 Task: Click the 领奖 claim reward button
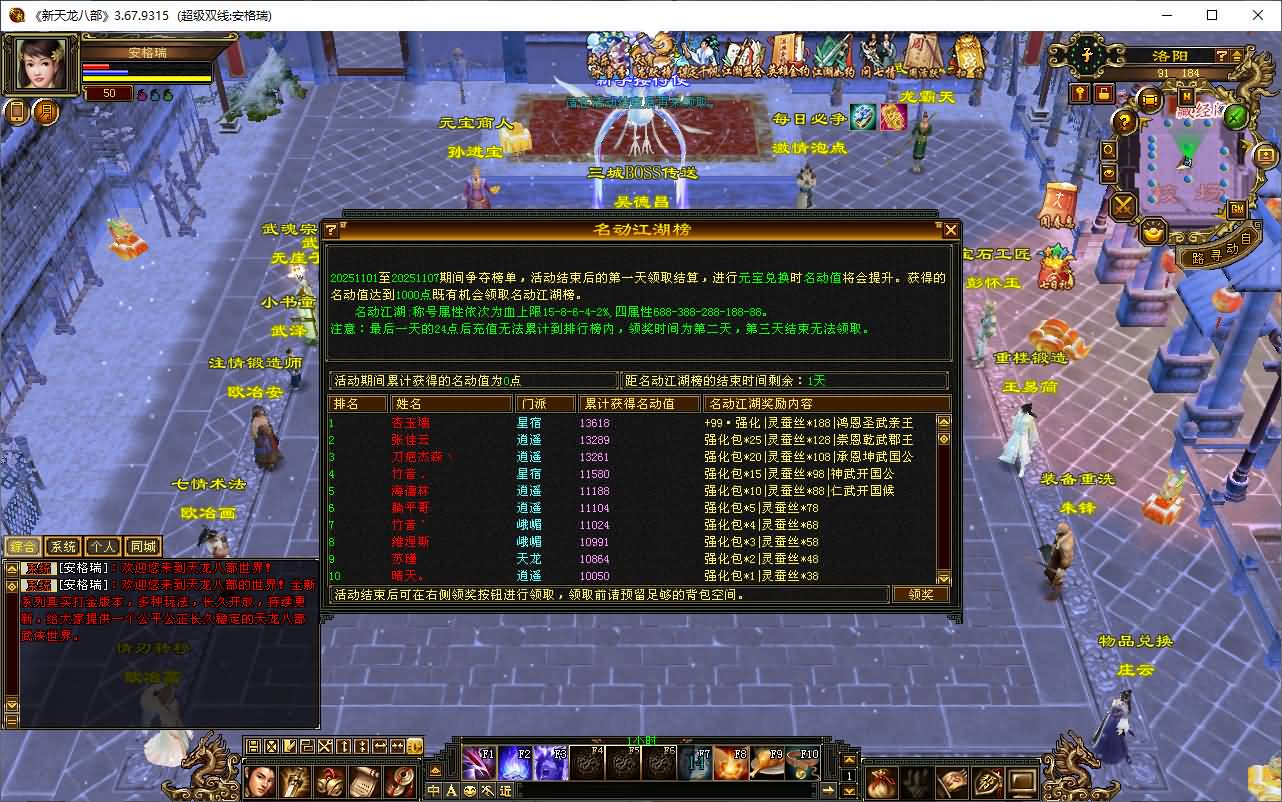tap(919, 593)
